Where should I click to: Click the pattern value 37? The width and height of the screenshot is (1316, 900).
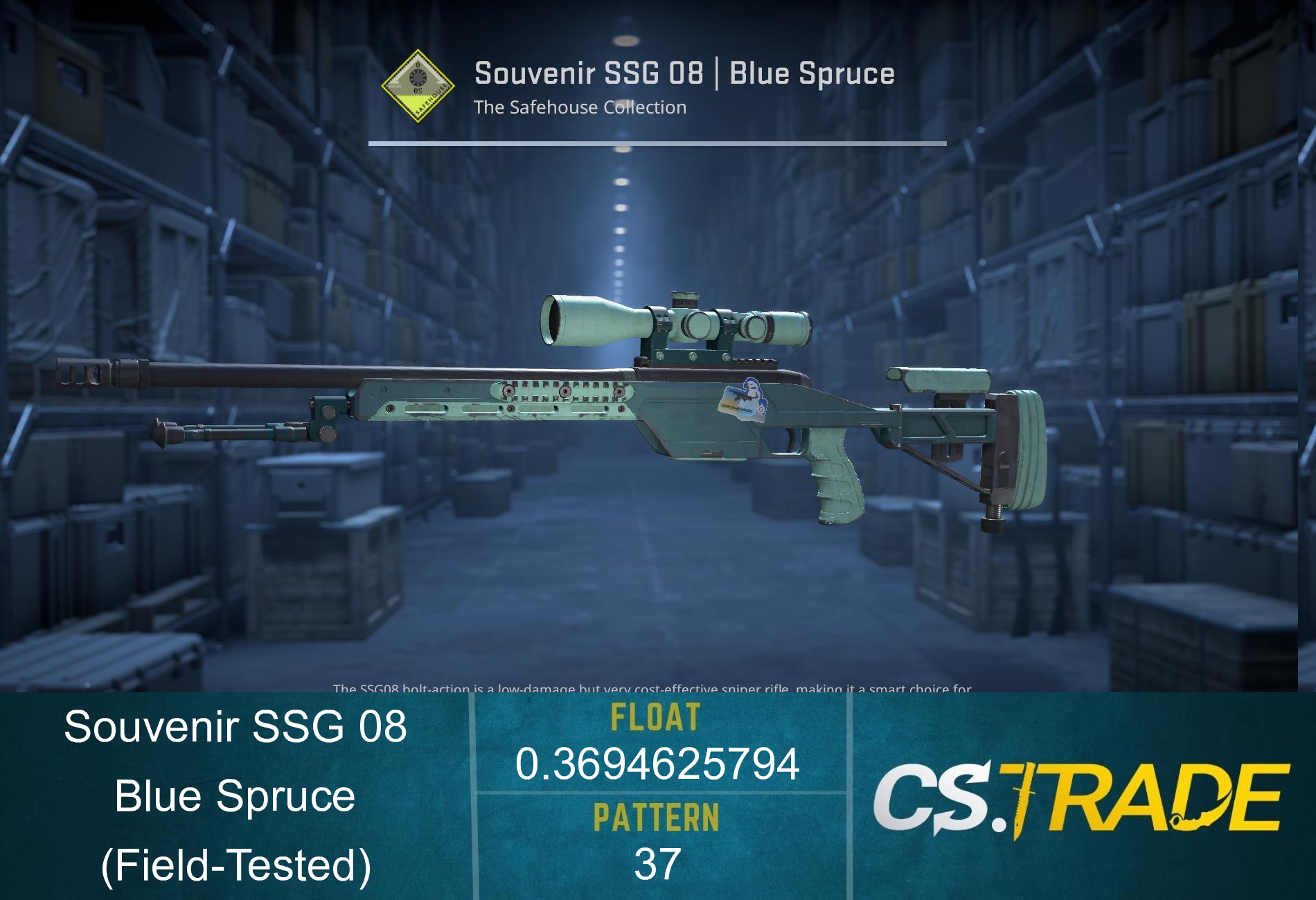[658, 862]
